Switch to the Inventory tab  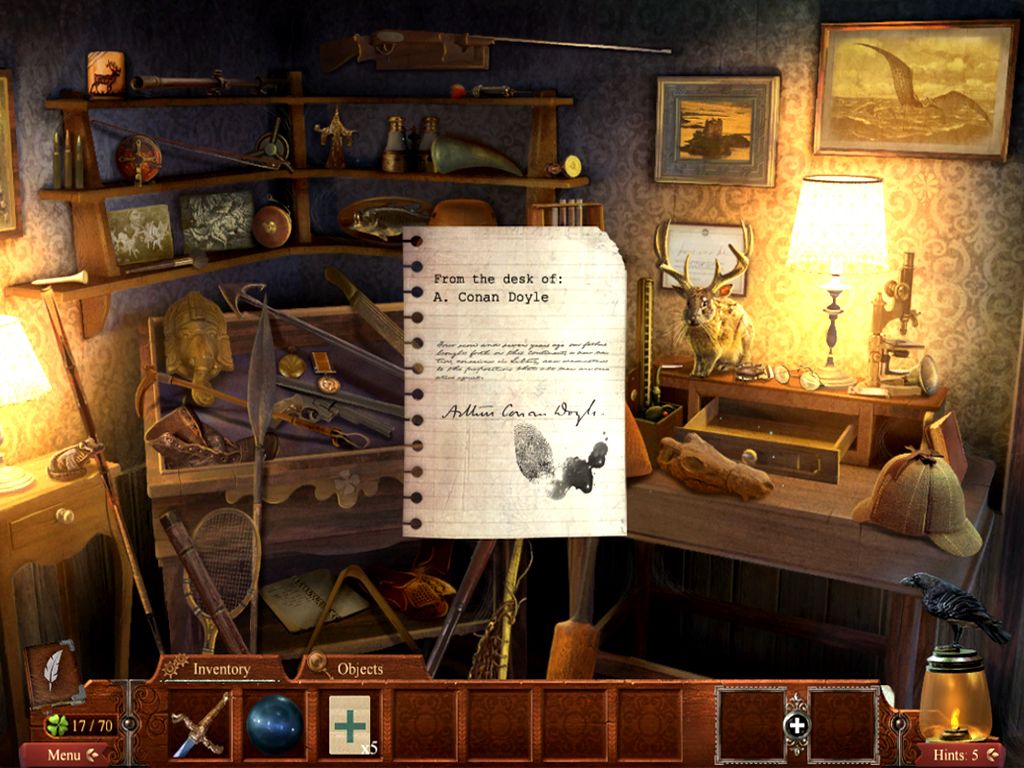point(220,668)
